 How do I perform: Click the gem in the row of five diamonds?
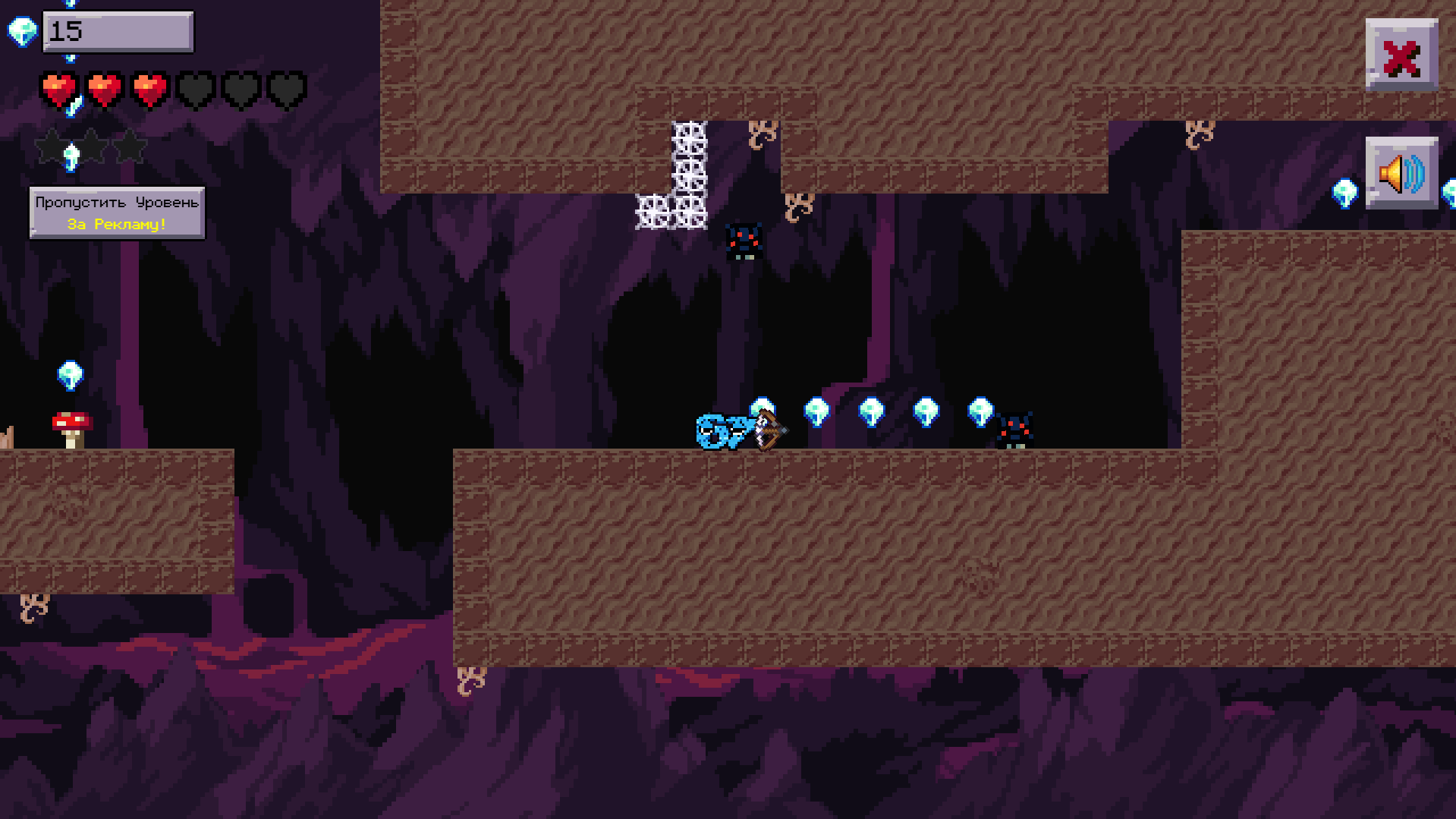tap(873, 411)
